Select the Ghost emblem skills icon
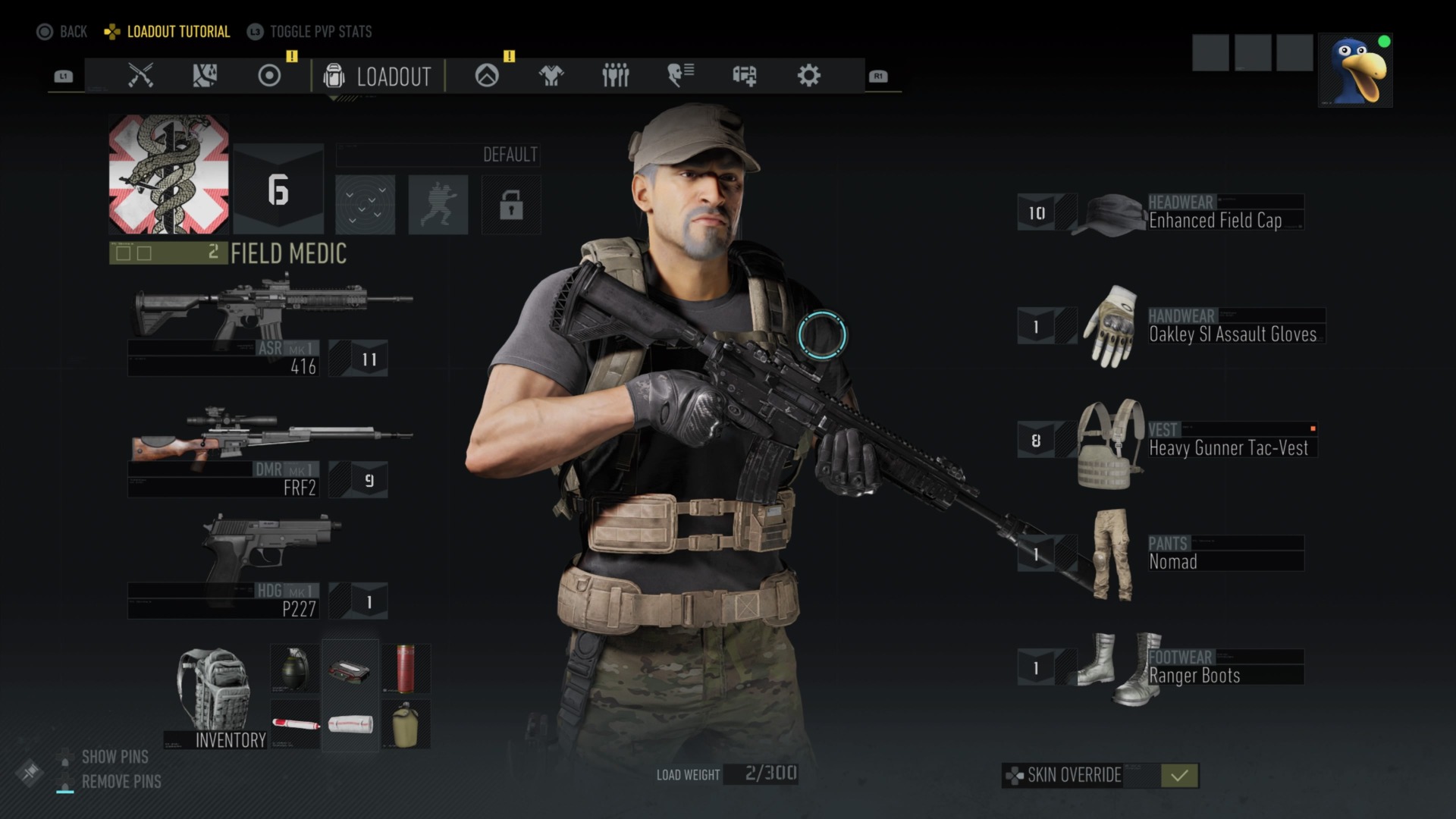Image resolution: width=1456 pixels, height=819 pixels. tap(486, 76)
